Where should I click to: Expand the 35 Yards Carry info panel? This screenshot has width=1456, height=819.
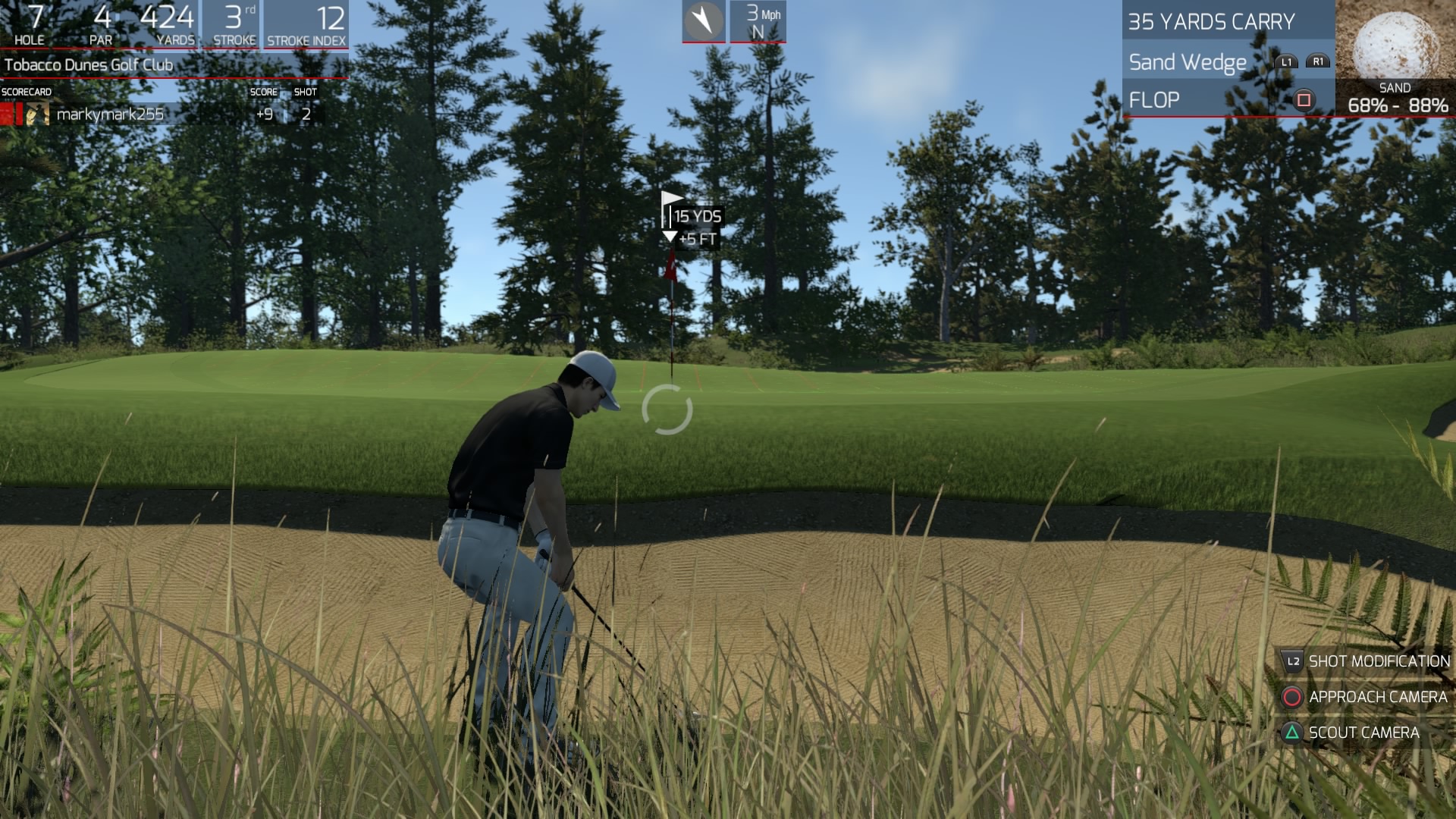(x=1210, y=22)
